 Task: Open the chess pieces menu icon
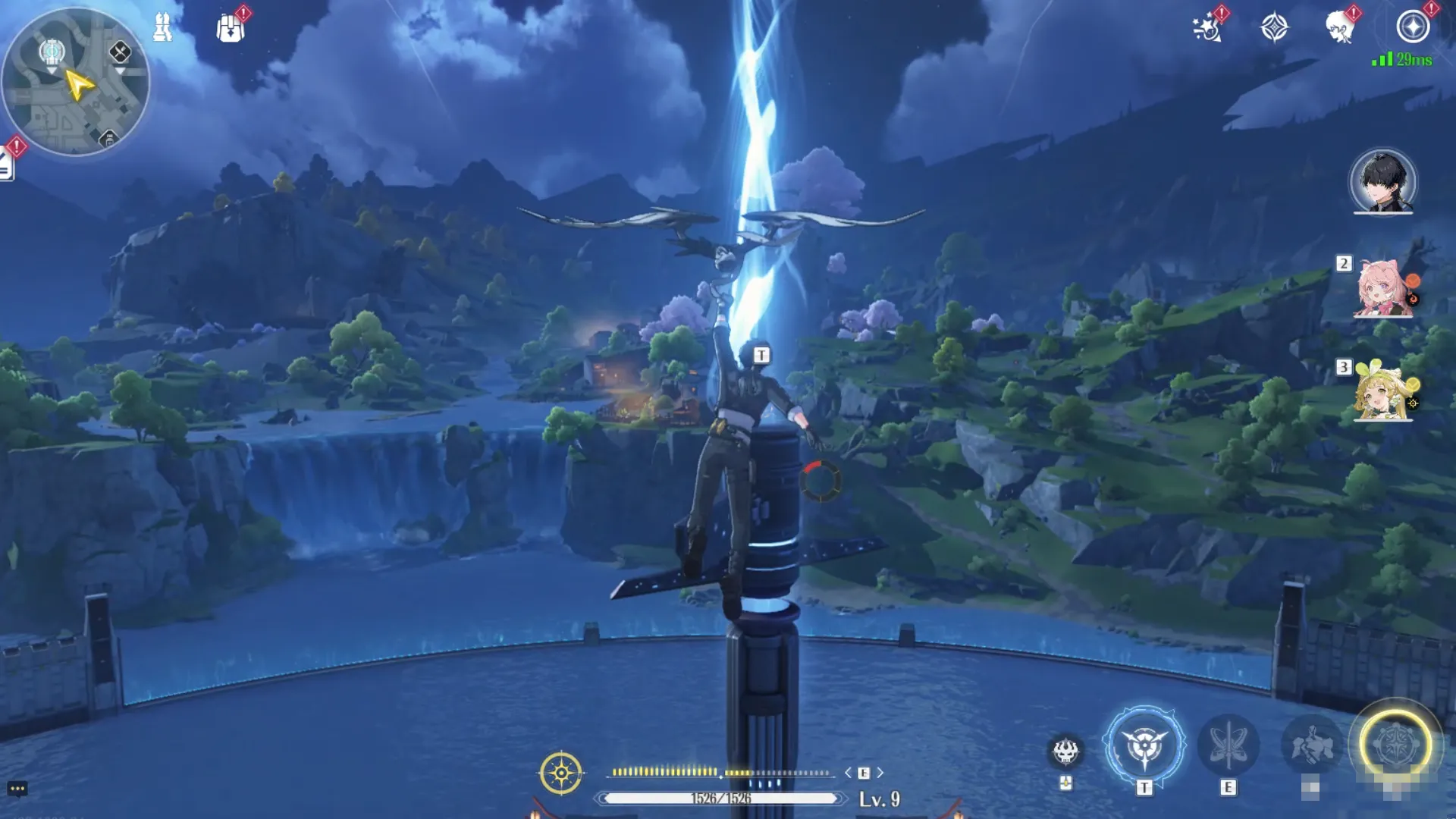[162, 28]
